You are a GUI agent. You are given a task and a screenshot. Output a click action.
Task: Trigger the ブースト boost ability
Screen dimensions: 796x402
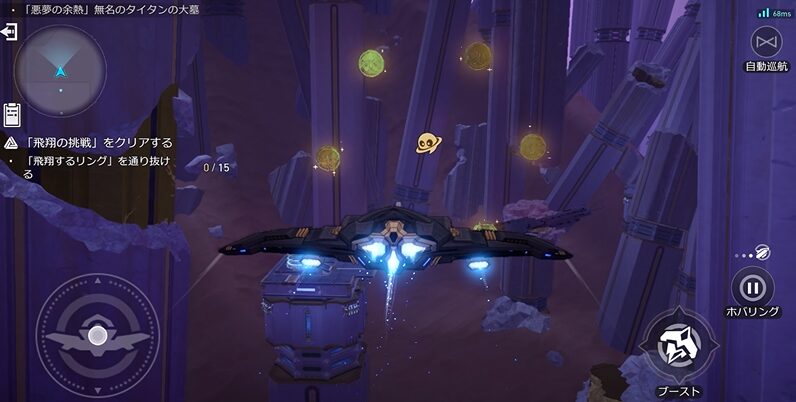click(x=678, y=347)
